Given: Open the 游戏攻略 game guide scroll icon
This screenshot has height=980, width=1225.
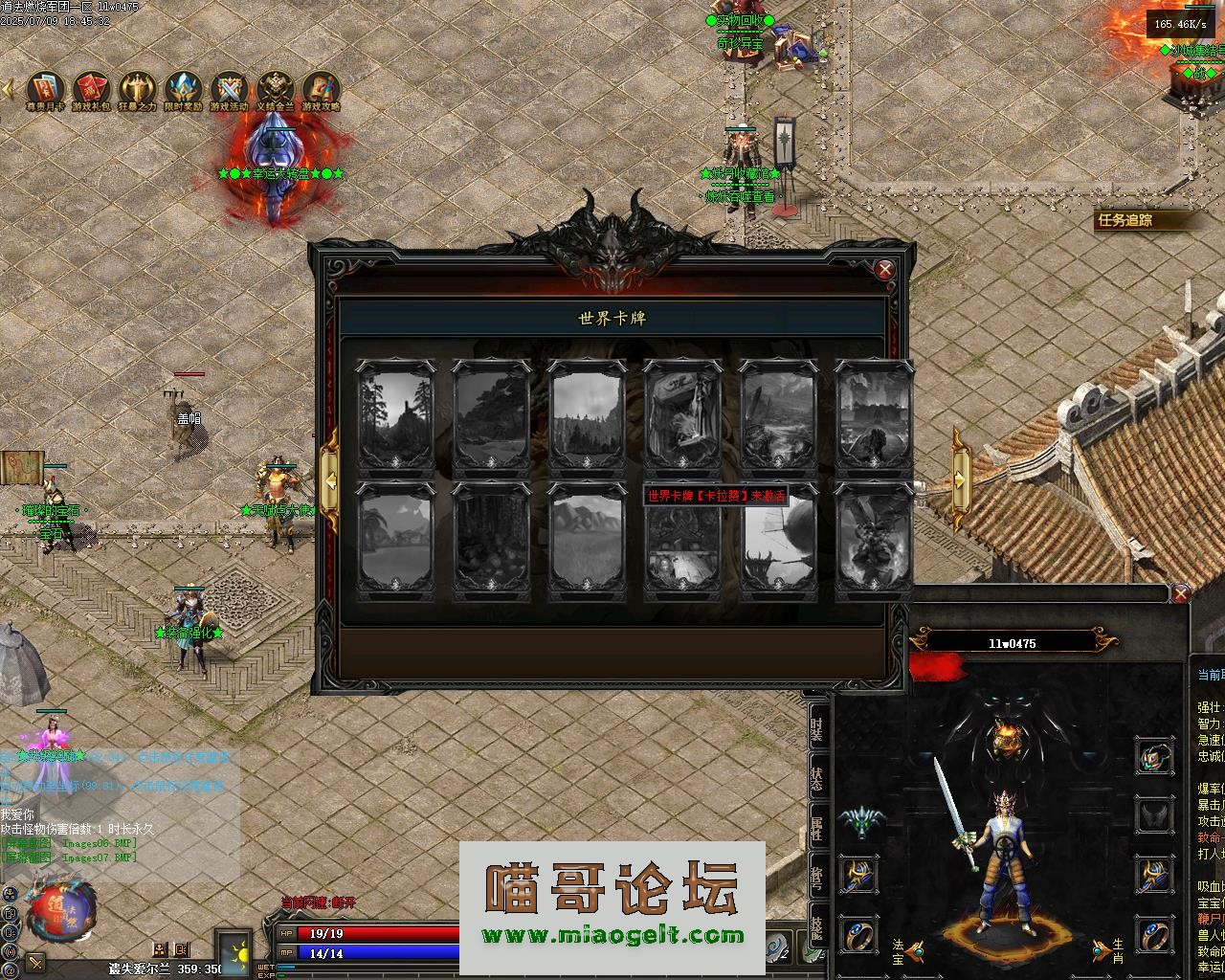Looking at the screenshot, I should 322,89.
